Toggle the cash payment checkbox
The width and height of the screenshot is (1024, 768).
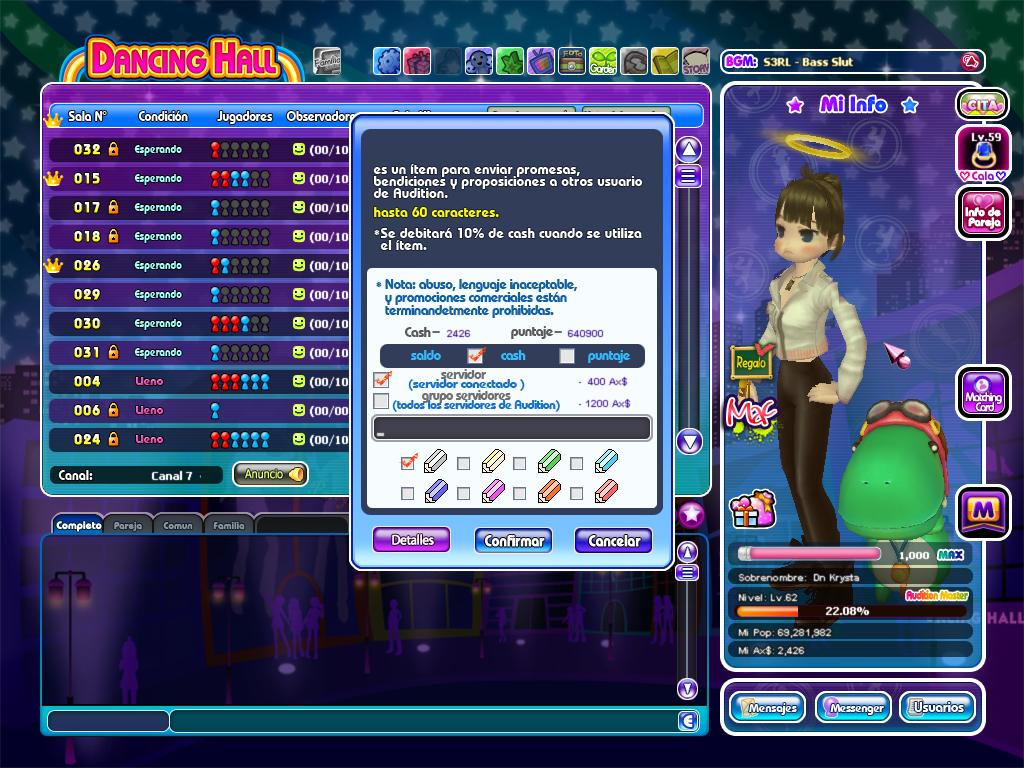click(x=476, y=356)
